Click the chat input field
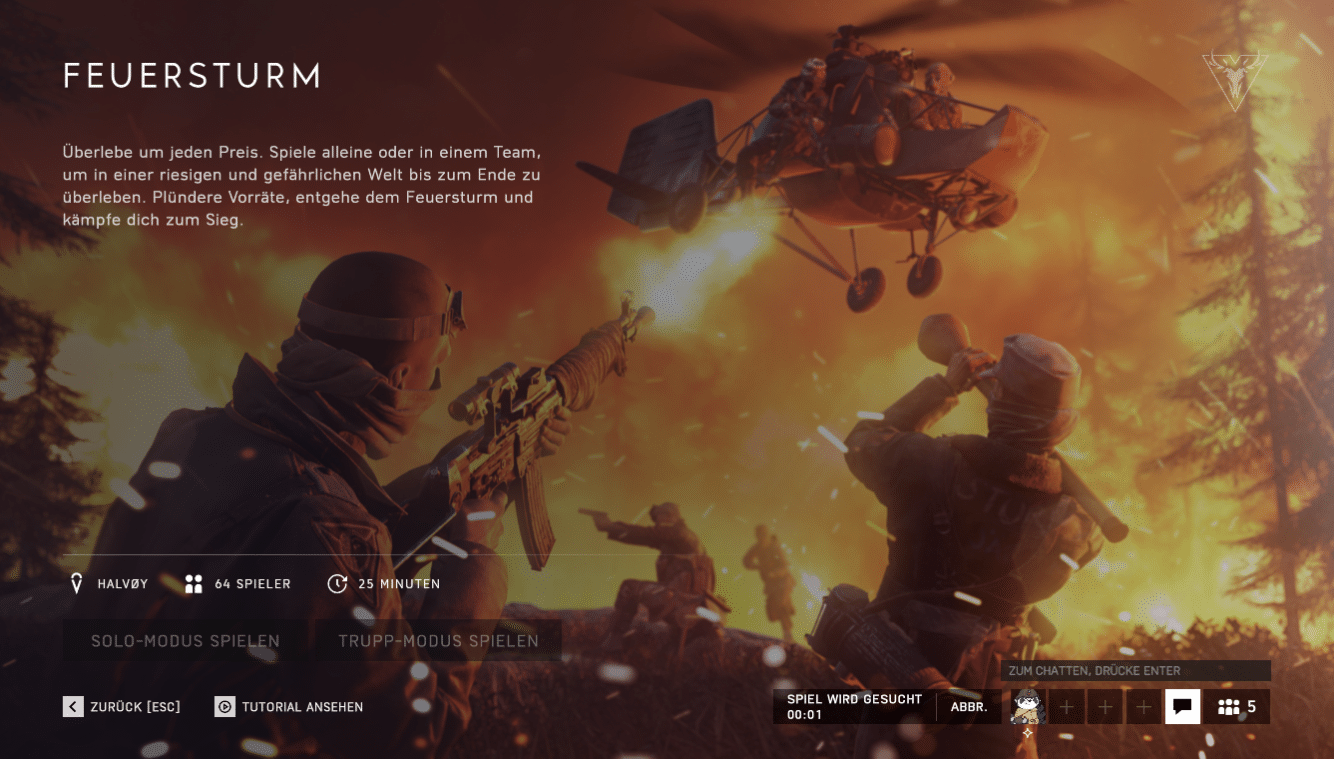1334x759 pixels. (1136, 670)
